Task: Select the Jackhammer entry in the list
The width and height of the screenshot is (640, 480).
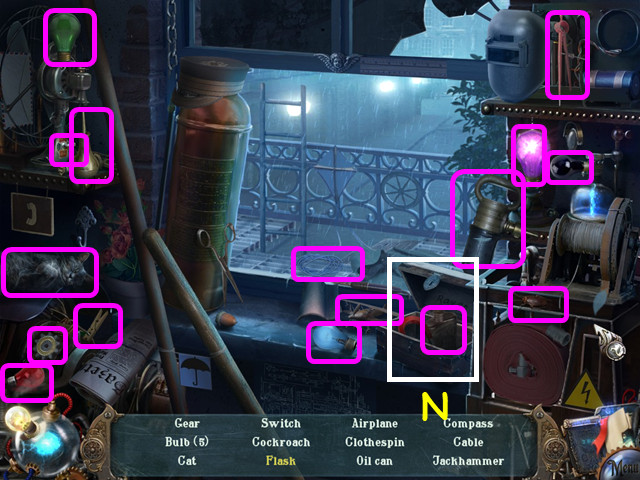Action: [x=468, y=461]
